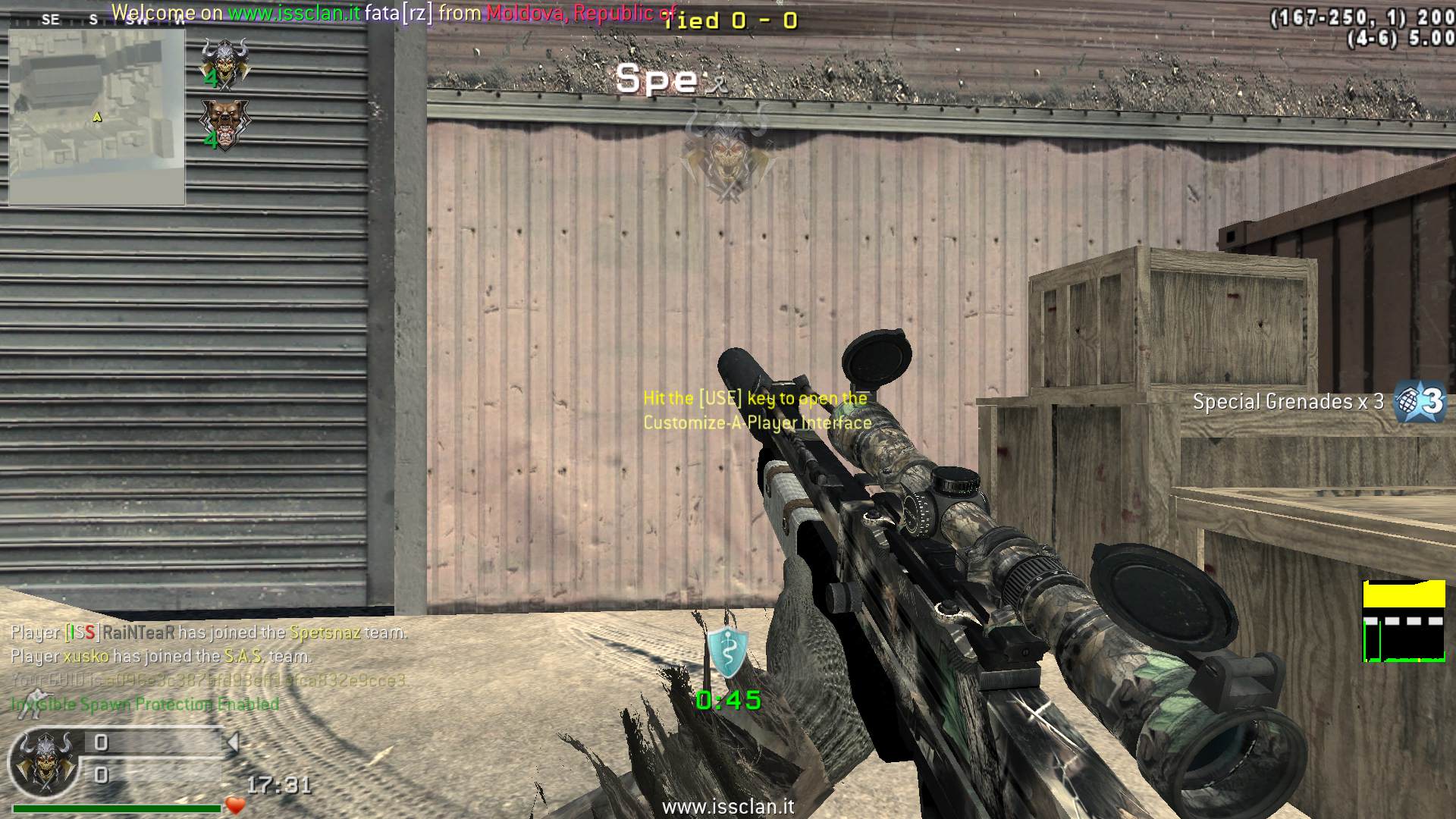Click the minimap in the corner

point(97,118)
